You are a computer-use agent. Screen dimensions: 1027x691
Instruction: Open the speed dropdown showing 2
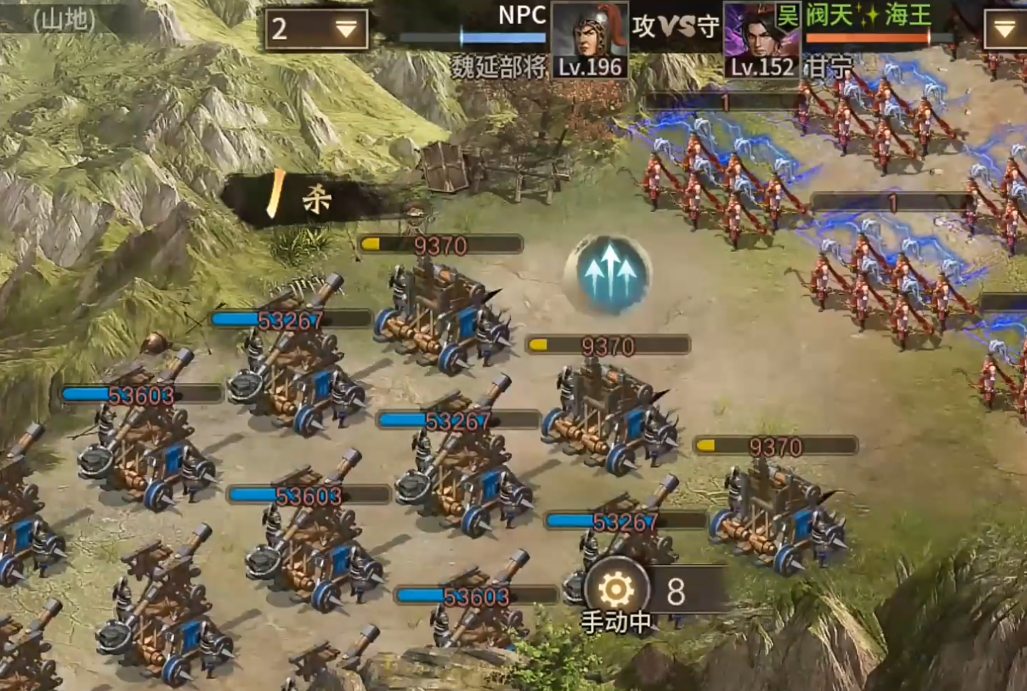(x=317, y=29)
